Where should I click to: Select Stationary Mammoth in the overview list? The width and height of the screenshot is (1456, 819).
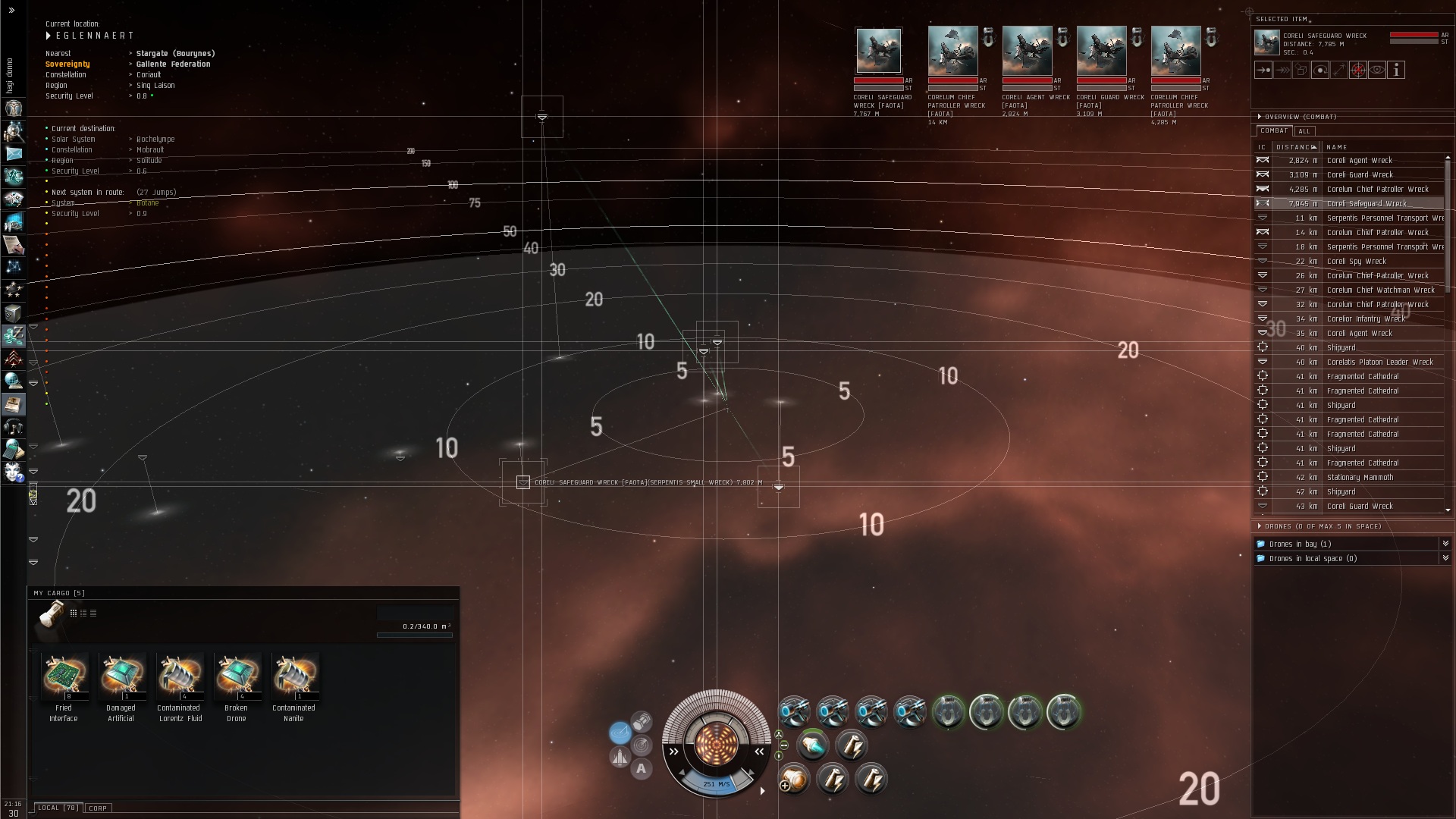tap(1360, 478)
